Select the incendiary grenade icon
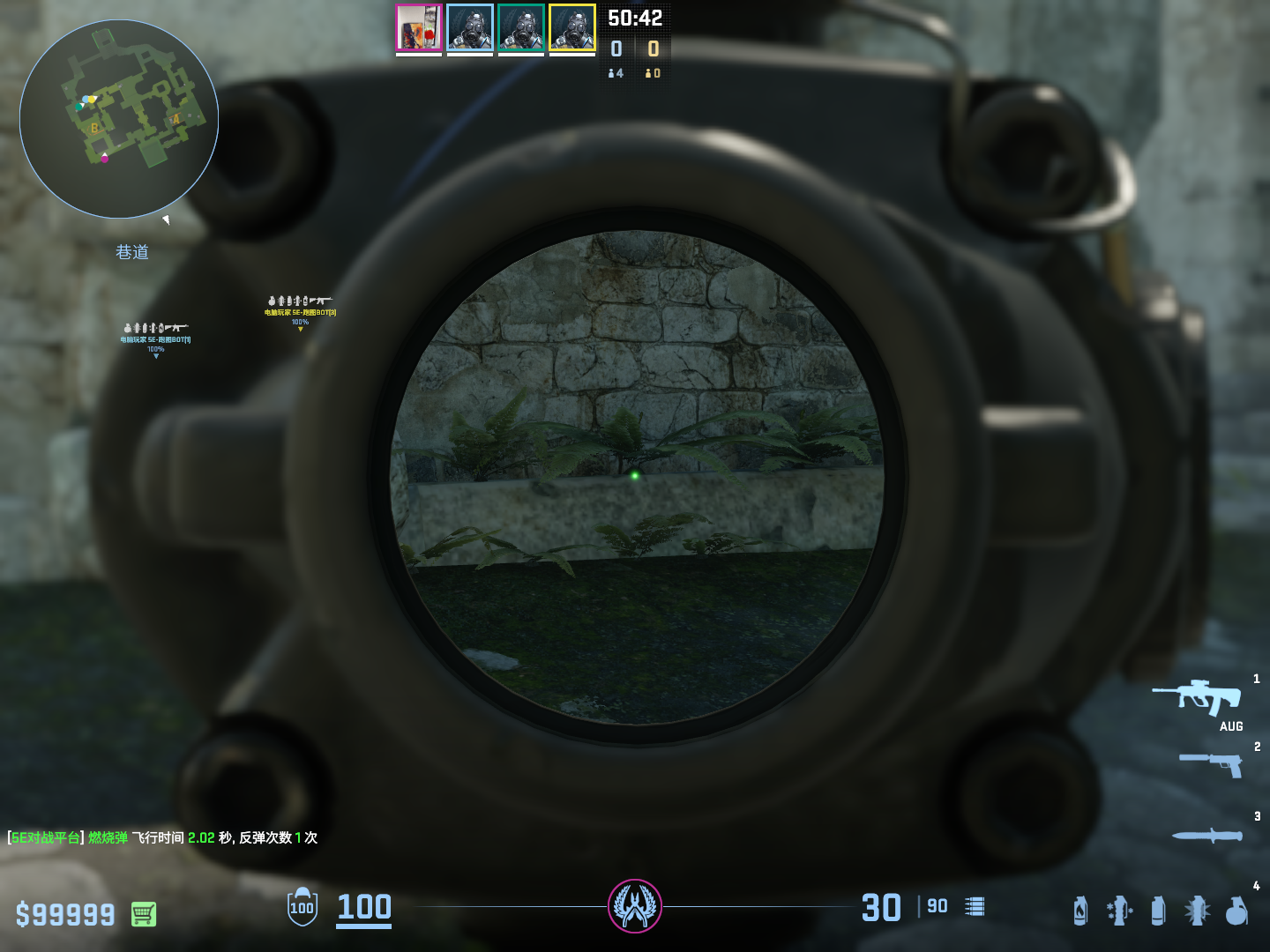Screen dimensions: 1270x952 (x=1080, y=911)
